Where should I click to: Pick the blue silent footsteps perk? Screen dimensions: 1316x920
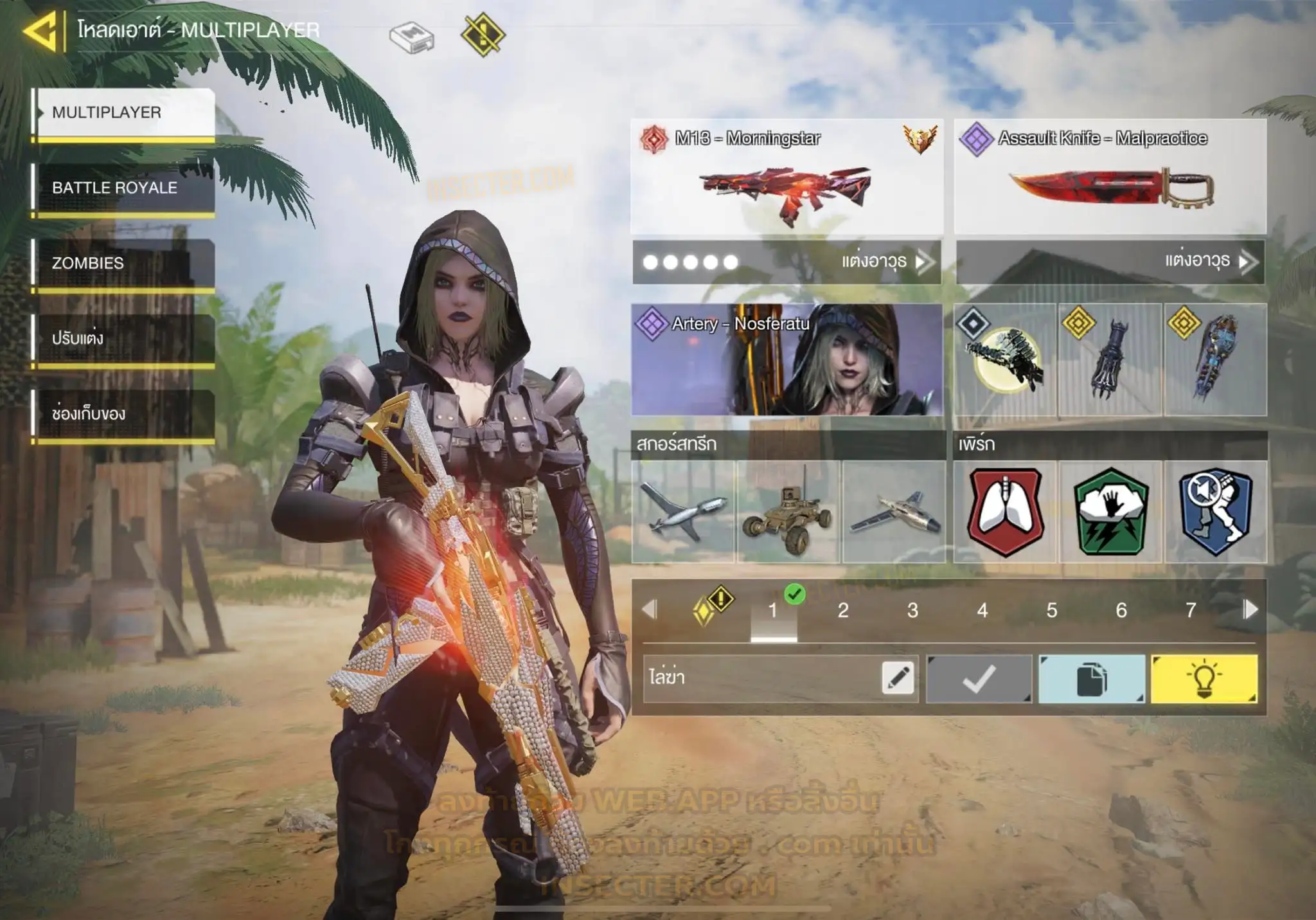tap(1215, 511)
